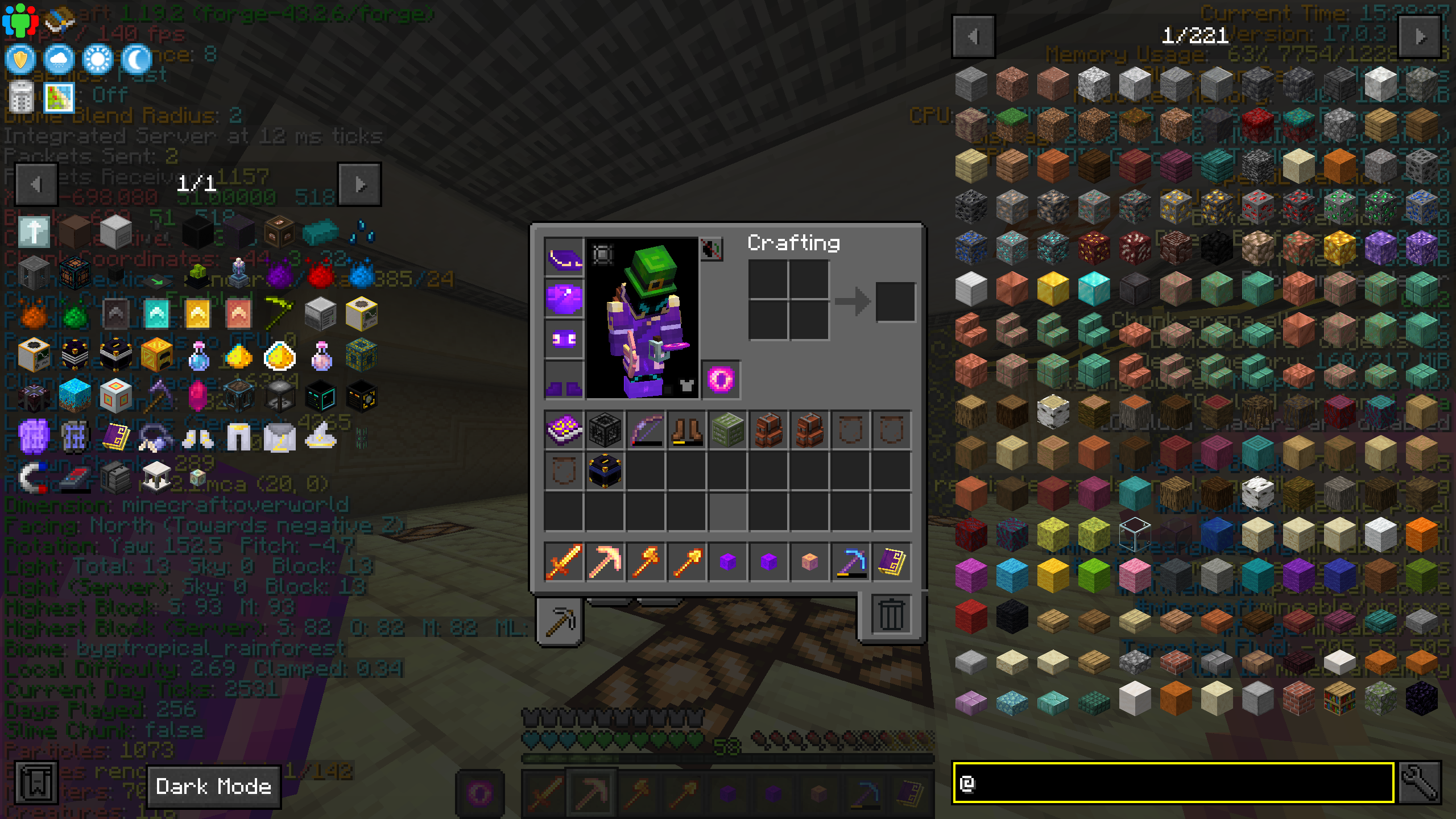Viewport: 1456px width, 819px height.
Task: Go to the previous JEI item page
Action: (x=974, y=37)
